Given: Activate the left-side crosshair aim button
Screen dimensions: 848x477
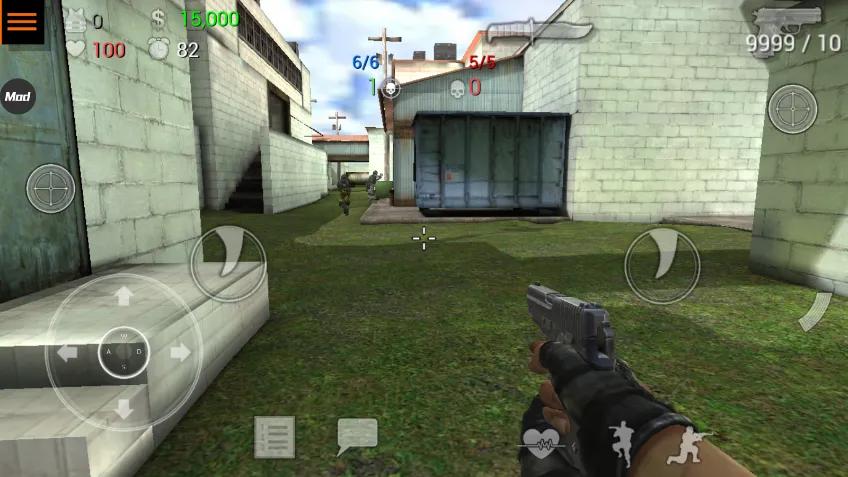Looking at the screenshot, I should tap(50, 188).
